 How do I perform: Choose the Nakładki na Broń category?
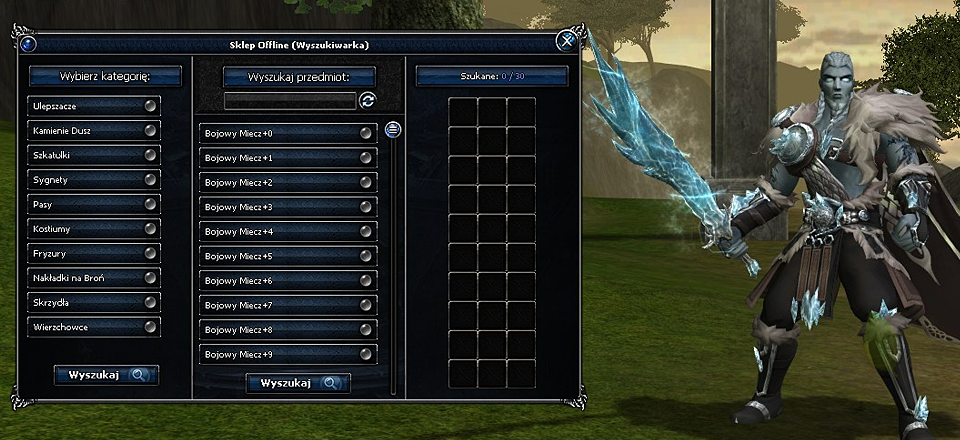click(94, 278)
